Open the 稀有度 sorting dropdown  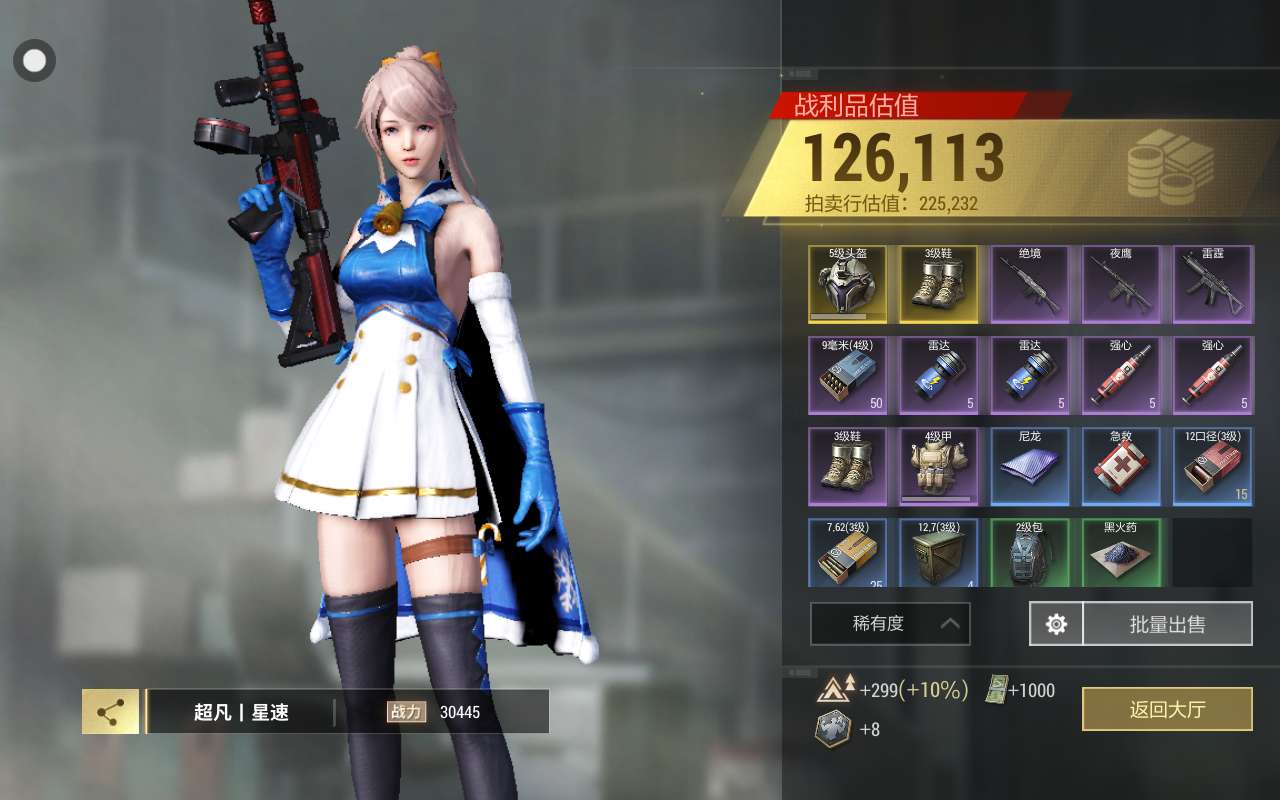coord(890,624)
